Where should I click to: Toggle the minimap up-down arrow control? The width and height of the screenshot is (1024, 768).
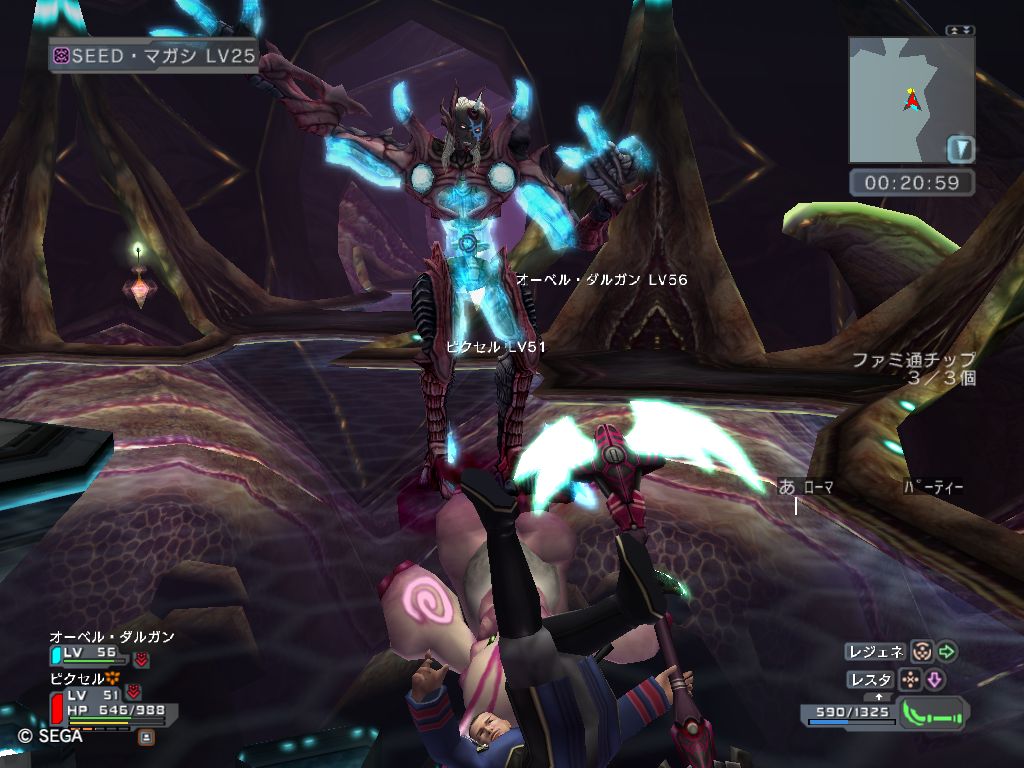960,30
